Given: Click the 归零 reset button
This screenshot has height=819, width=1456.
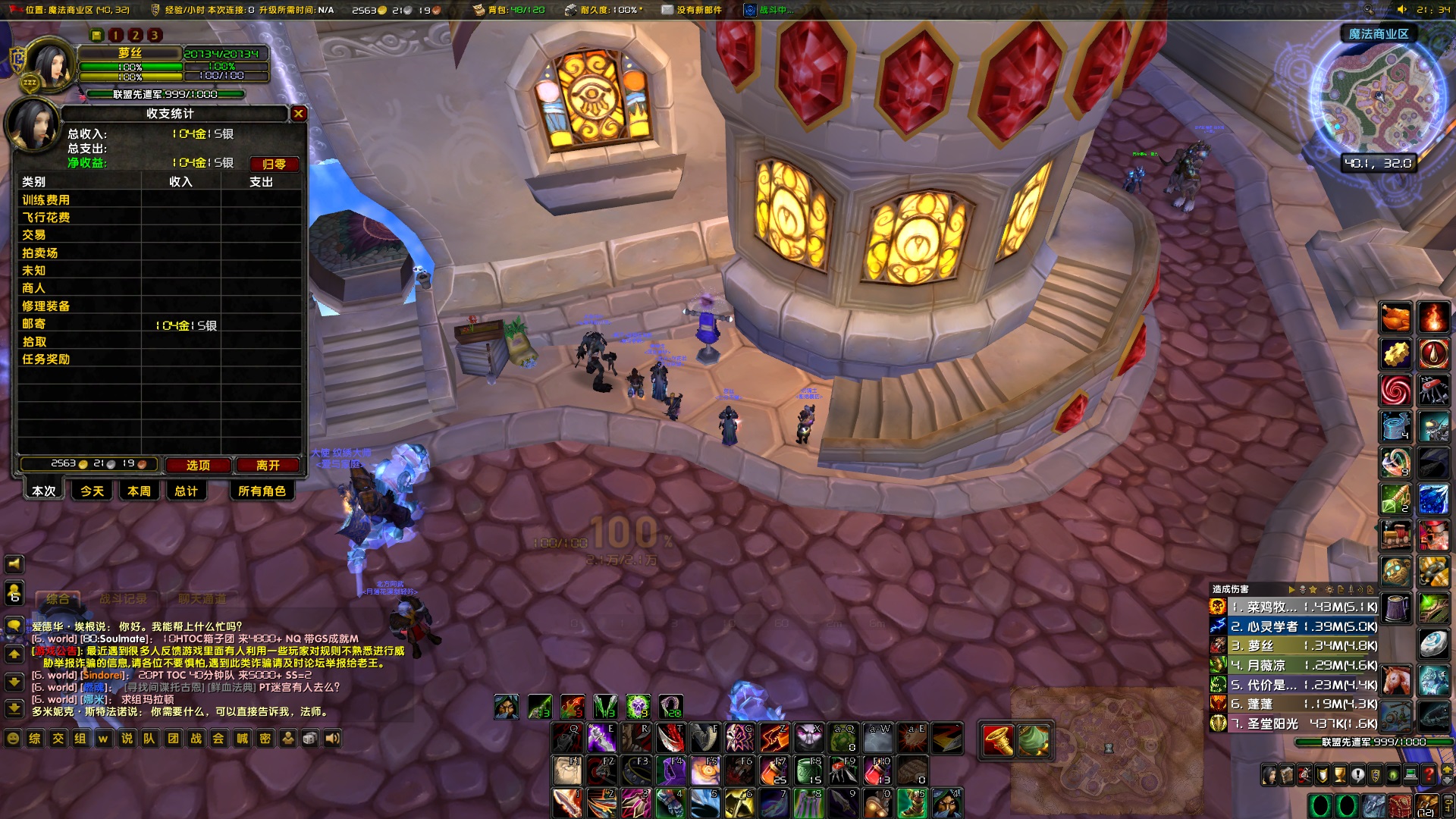Looking at the screenshot, I should point(274,164).
